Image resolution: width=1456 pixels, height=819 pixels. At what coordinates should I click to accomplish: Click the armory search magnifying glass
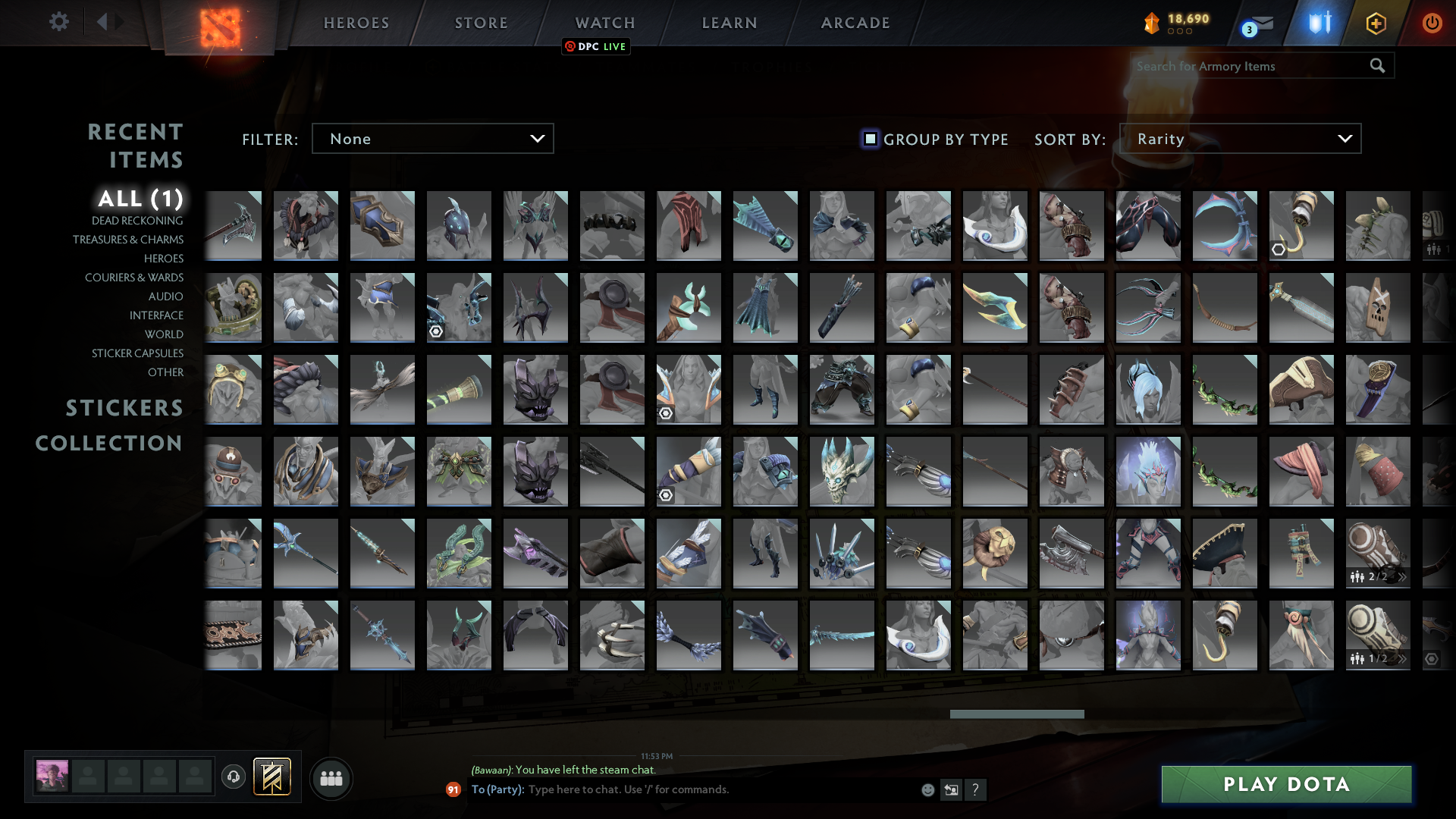1376,66
